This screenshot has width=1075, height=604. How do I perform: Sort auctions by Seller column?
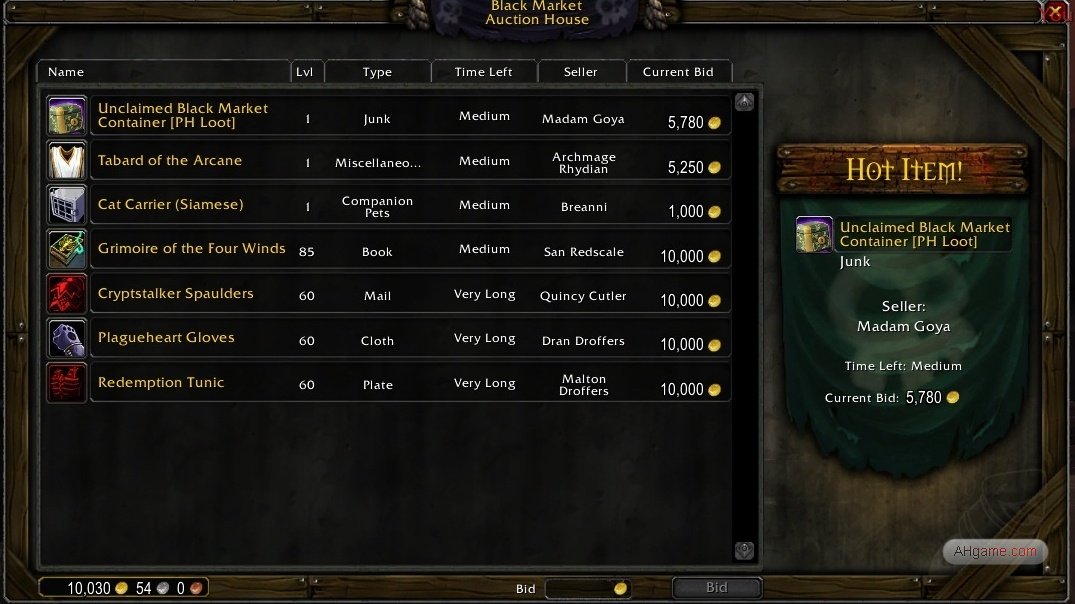[x=581, y=72]
